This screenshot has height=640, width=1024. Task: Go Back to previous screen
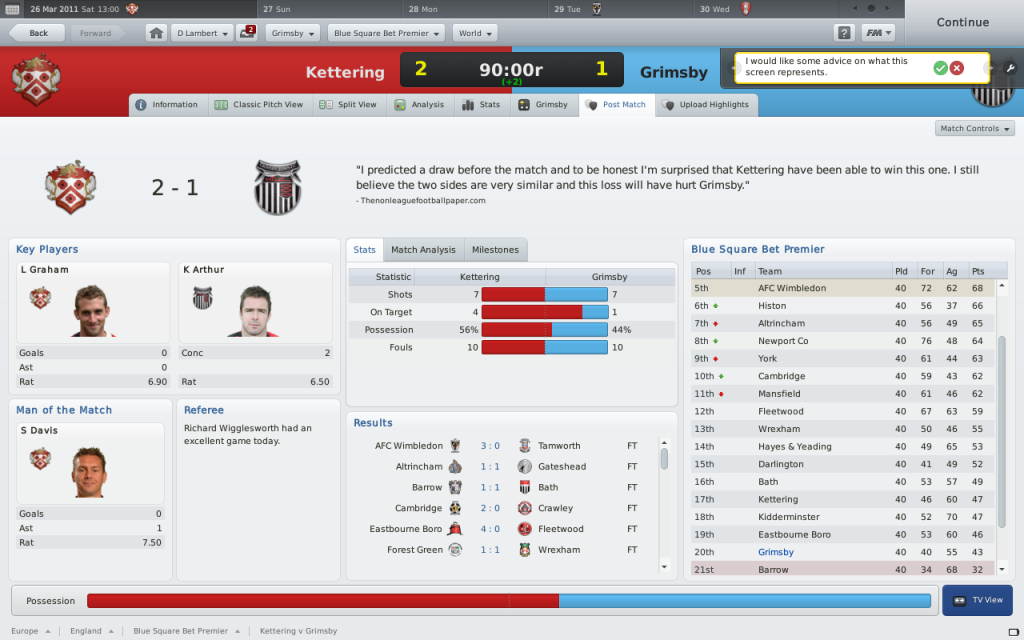(38, 33)
